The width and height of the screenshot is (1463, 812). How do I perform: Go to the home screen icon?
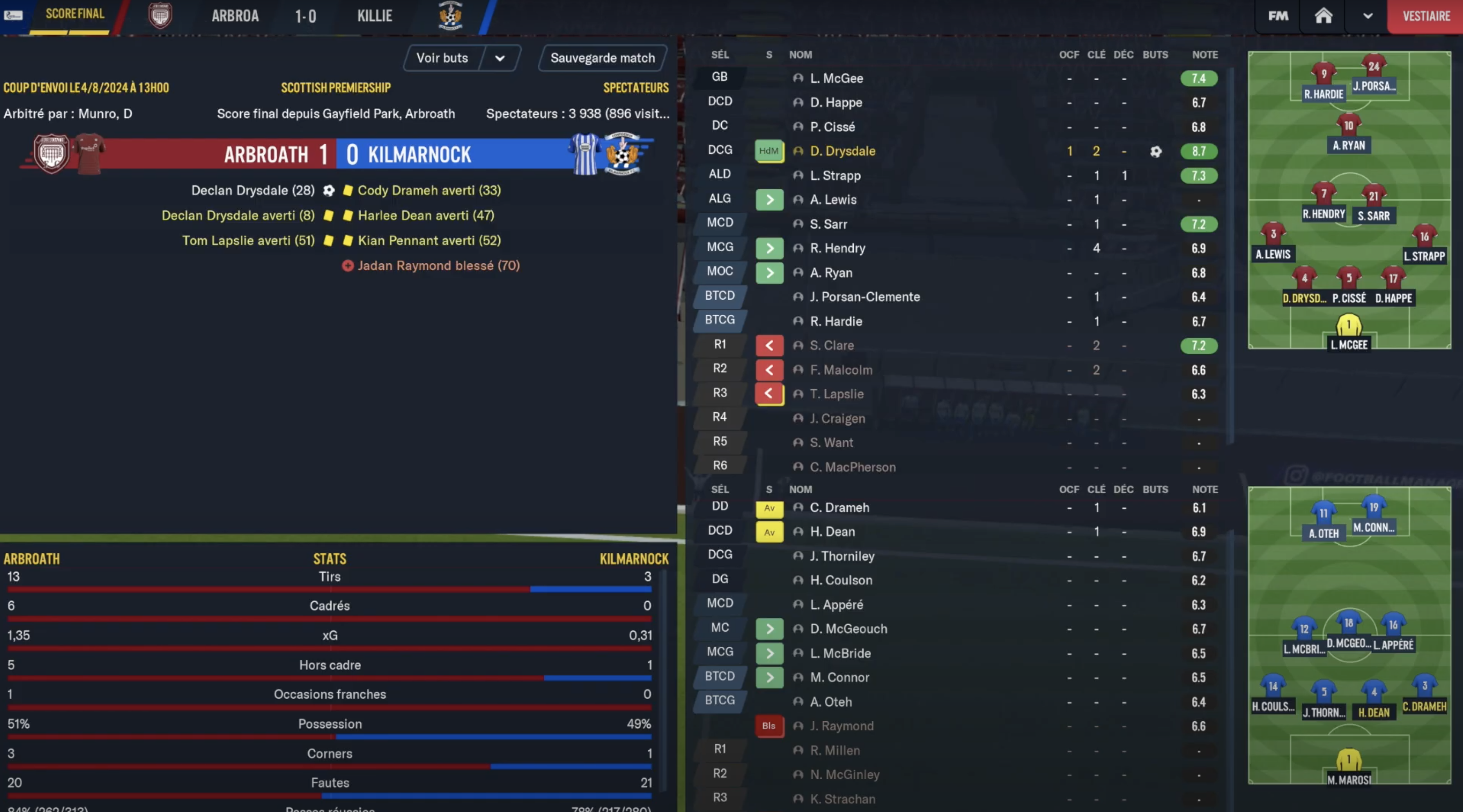point(1323,16)
